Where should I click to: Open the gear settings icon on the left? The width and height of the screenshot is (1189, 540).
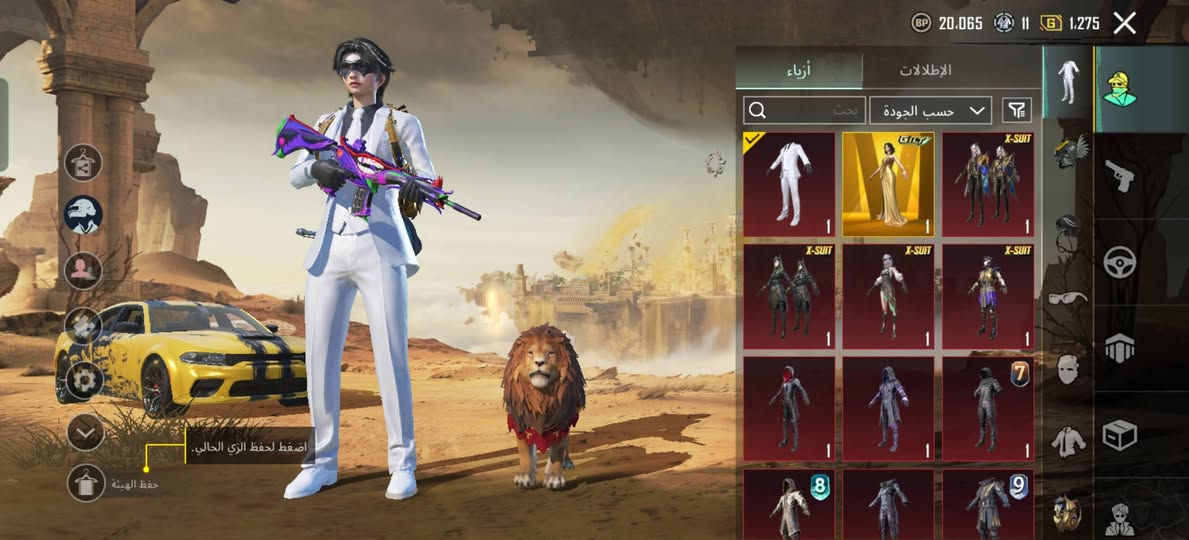[x=83, y=380]
